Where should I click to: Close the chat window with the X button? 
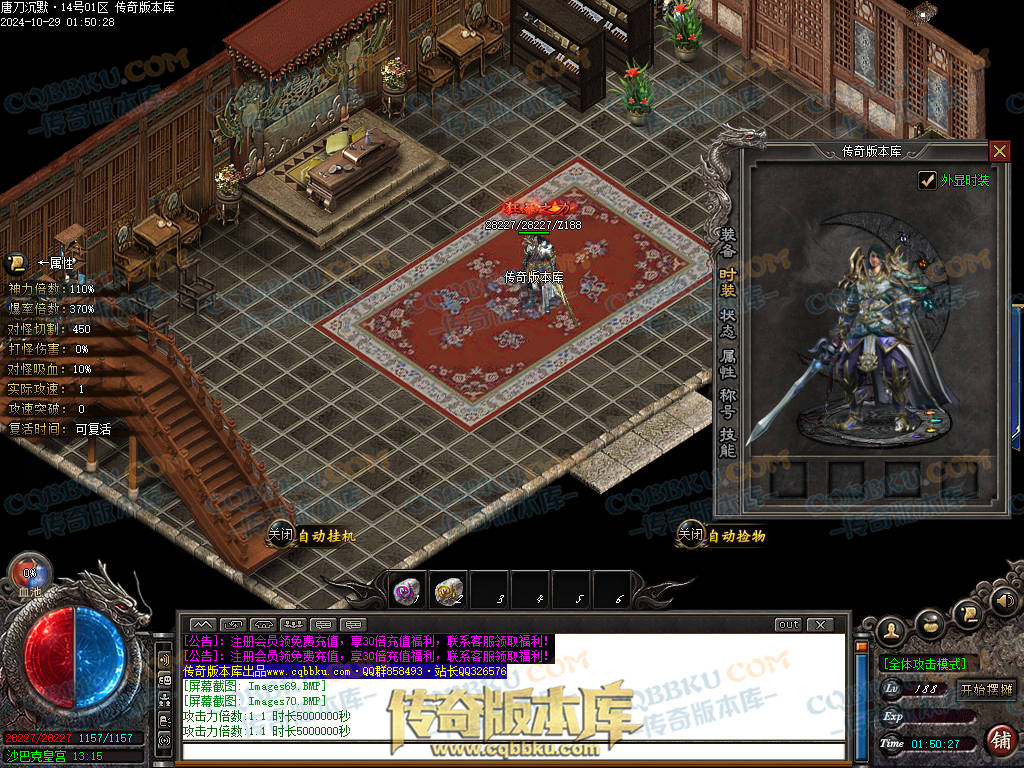pyautogui.click(x=820, y=625)
